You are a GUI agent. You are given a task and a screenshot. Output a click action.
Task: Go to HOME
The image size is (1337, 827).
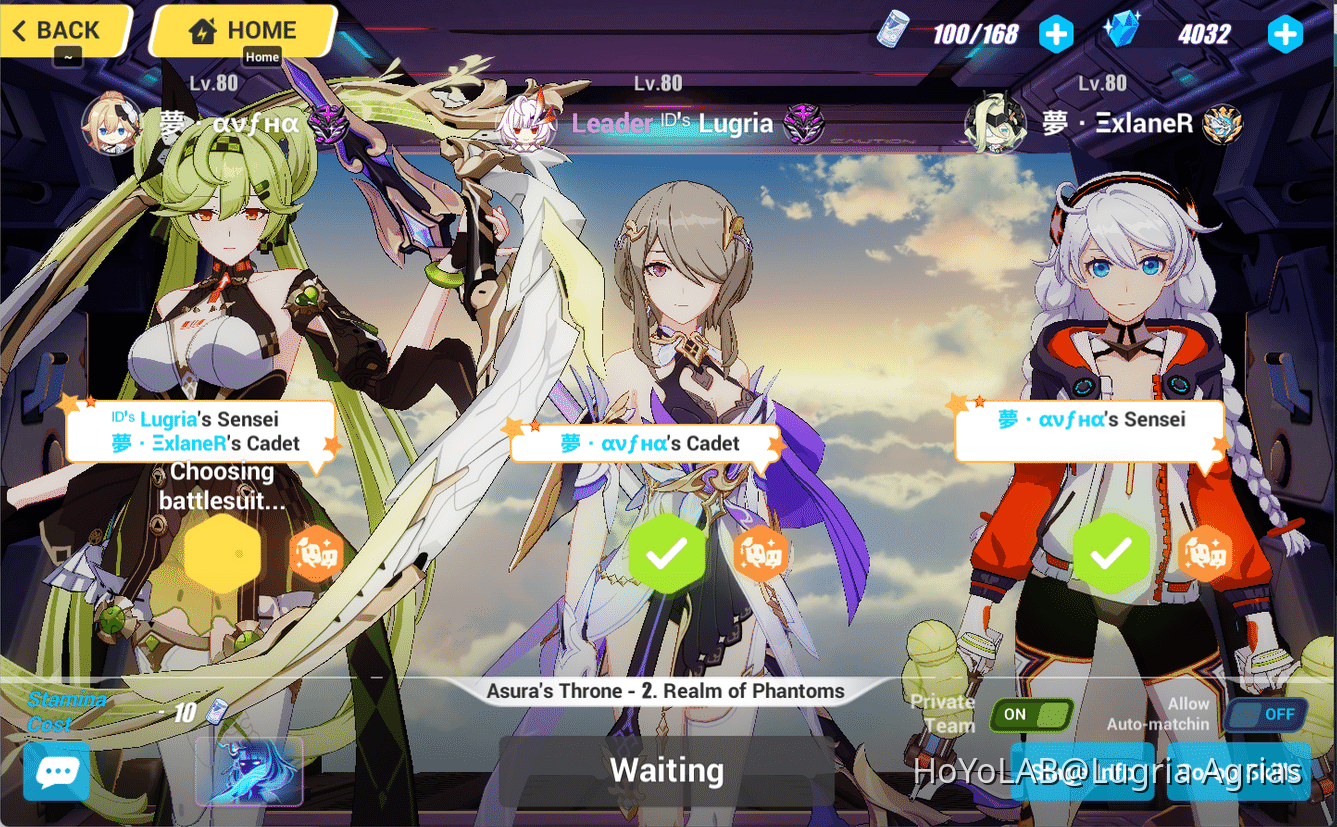[x=242, y=30]
